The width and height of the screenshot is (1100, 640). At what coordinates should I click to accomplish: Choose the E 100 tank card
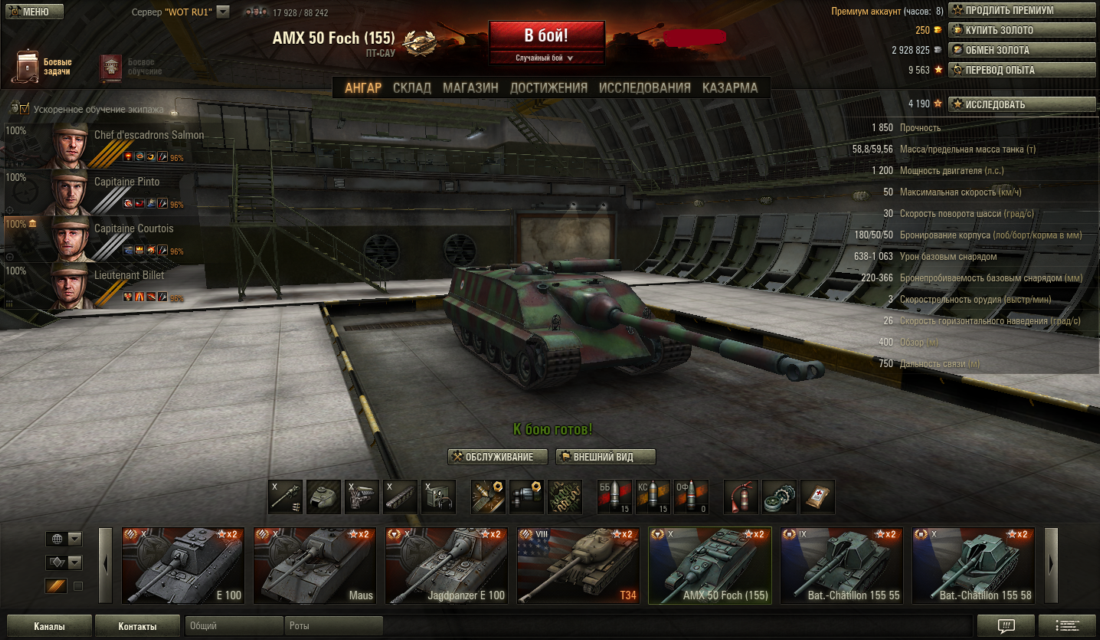(x=183, y=566)
